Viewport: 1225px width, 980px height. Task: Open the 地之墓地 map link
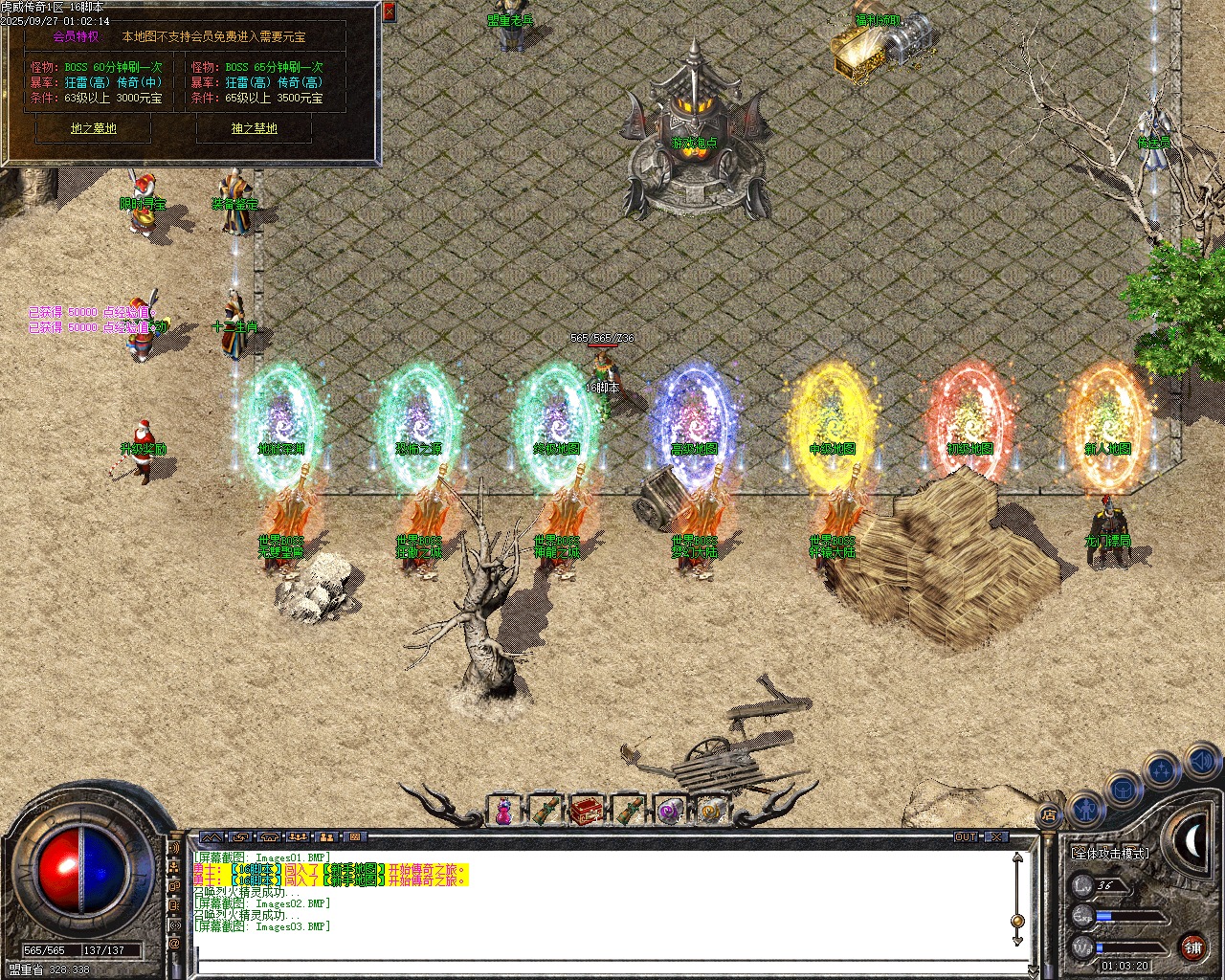tap(92, 128)
